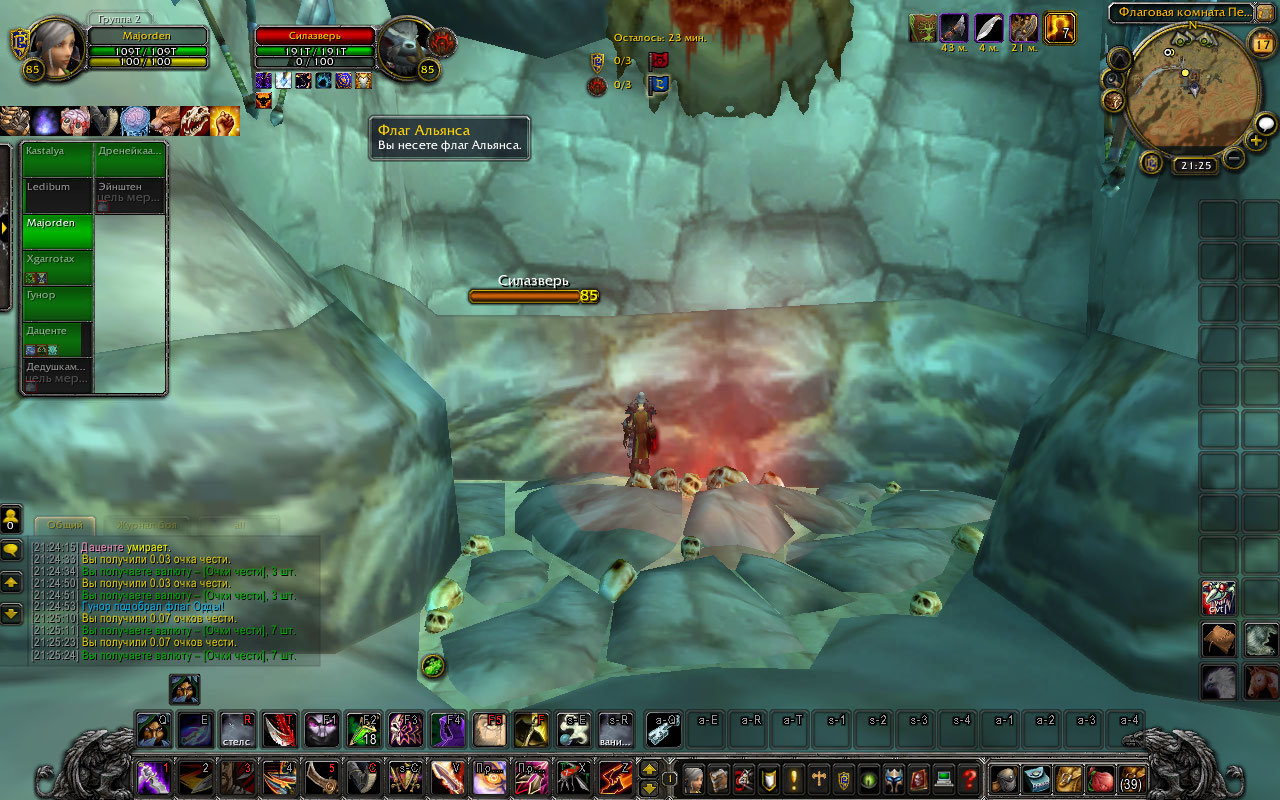Use the action slot labeled стелс
The height and width of the screenshot is (800, 1280).
237,730
